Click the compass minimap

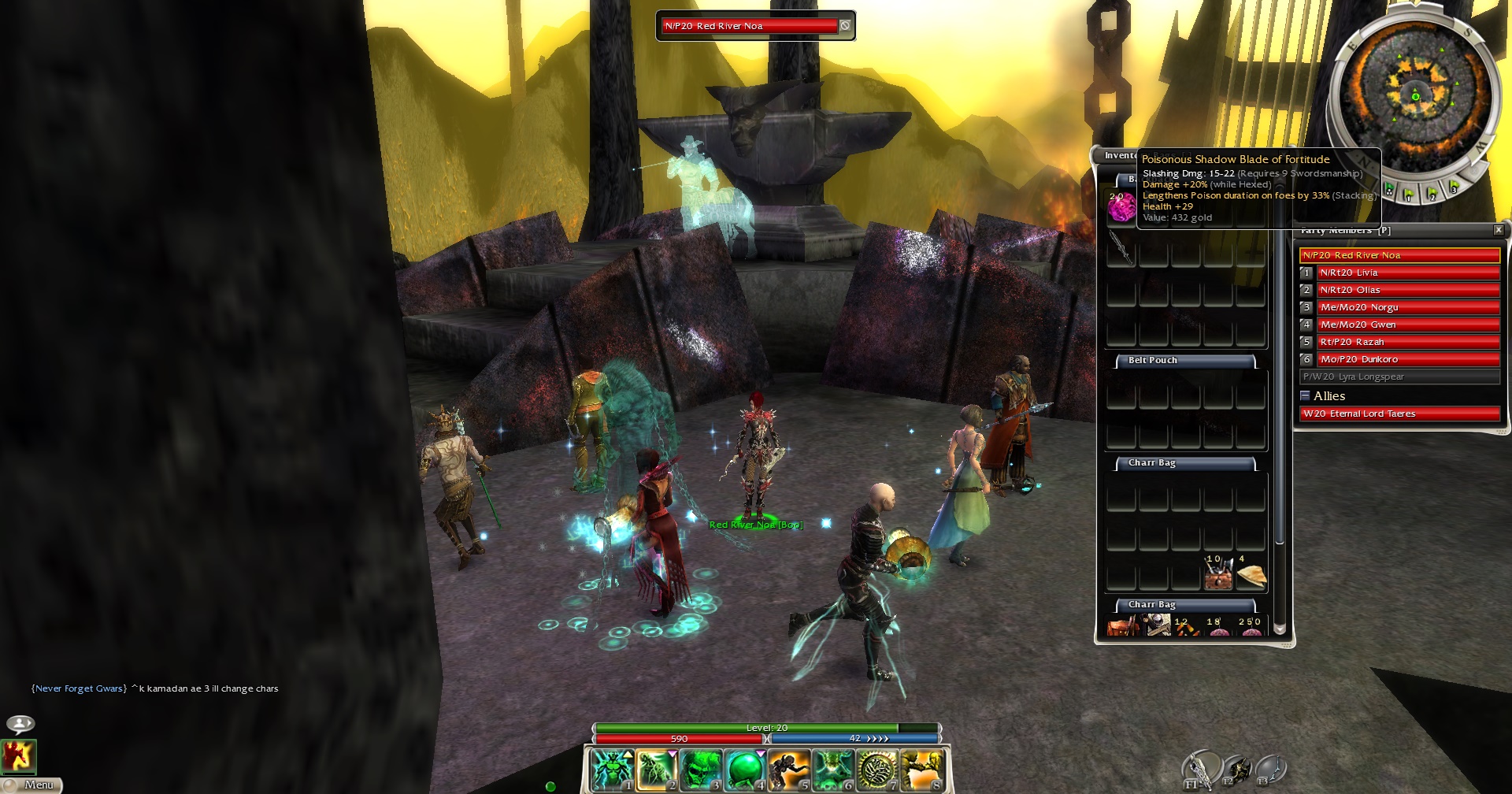click(1414, 96)
